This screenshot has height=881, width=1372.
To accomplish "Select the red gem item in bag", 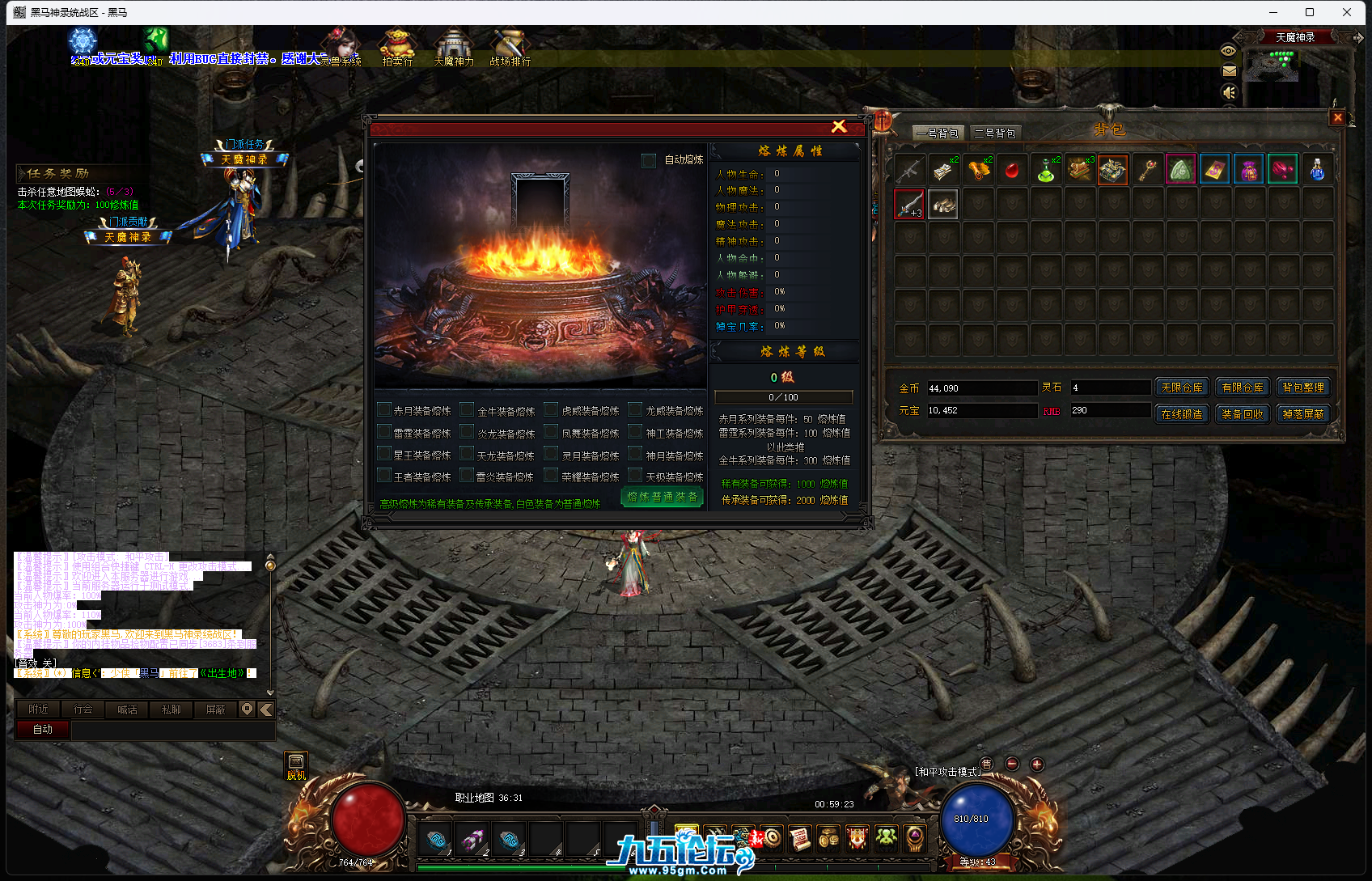I will coord(1011,170).
